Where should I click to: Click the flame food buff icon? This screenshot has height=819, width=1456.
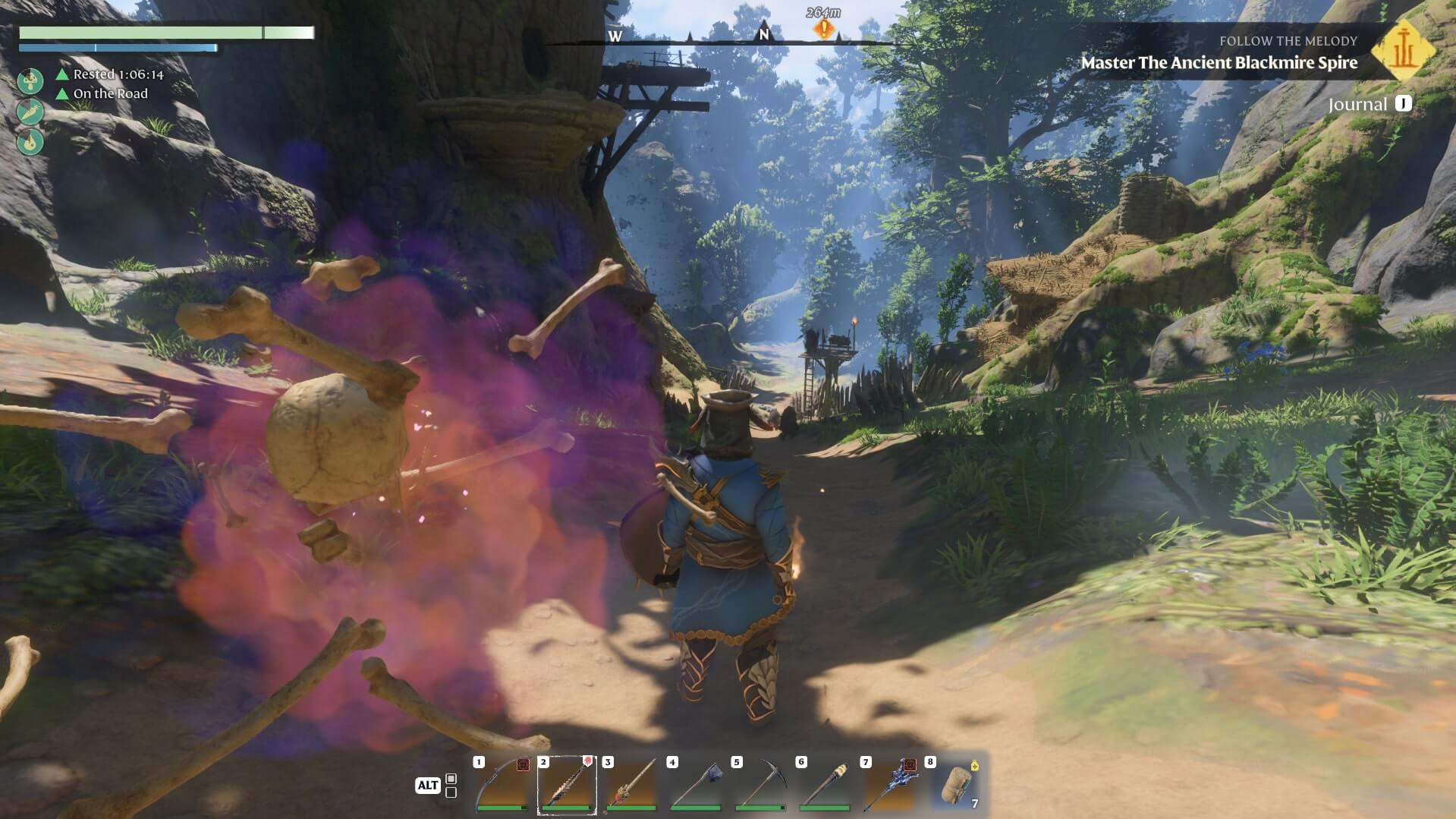pyautogui.click(x=30, y=141)
